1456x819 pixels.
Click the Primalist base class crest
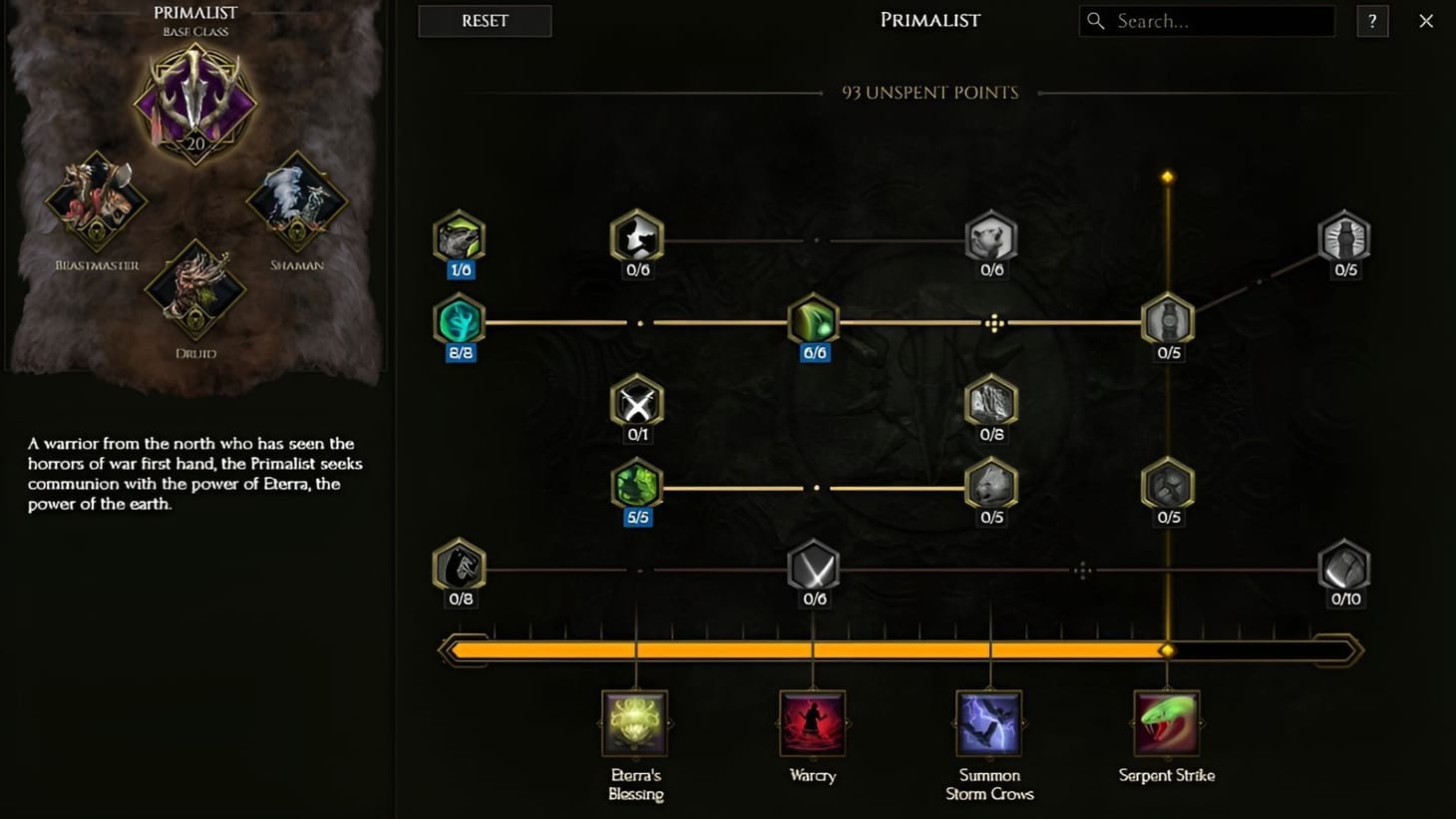(193, 107)
